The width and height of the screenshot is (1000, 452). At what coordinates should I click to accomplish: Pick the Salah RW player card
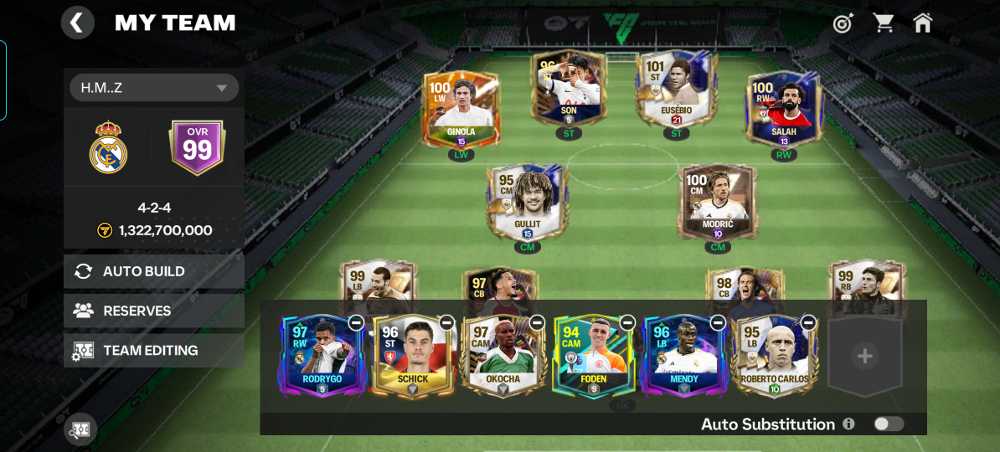point(783,112)
